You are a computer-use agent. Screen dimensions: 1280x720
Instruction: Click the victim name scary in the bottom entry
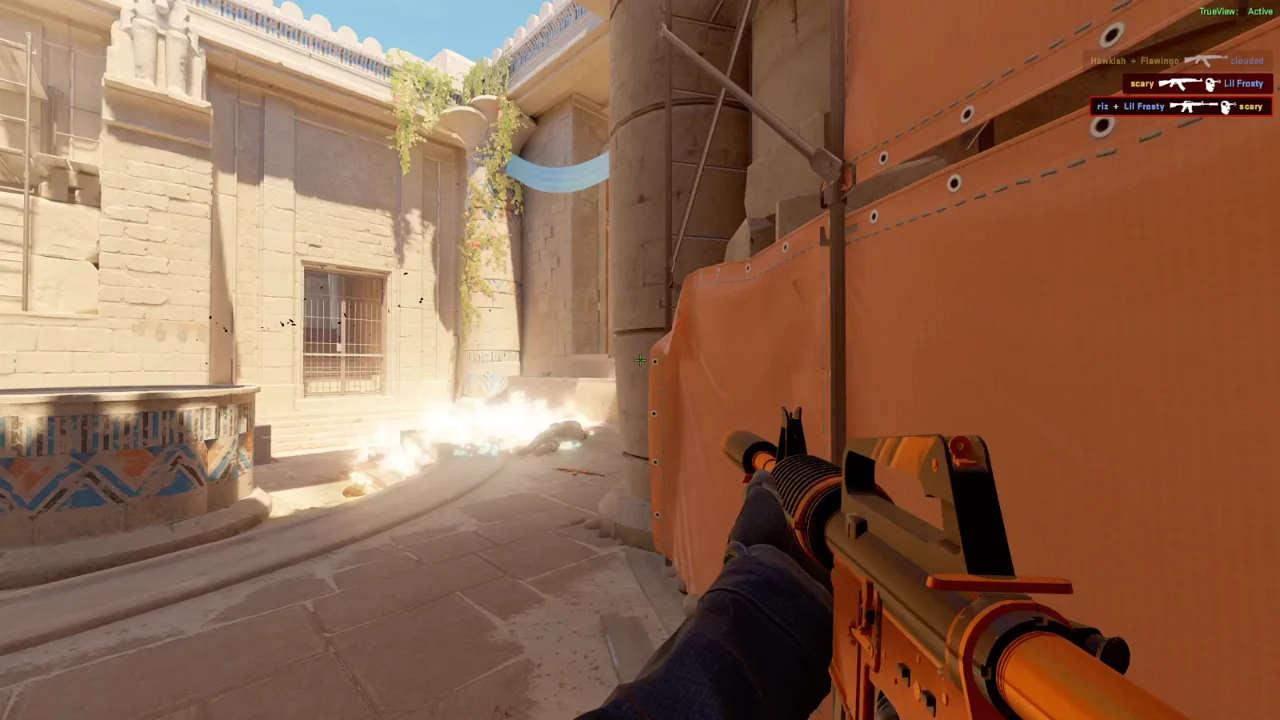click(1250, 106)
